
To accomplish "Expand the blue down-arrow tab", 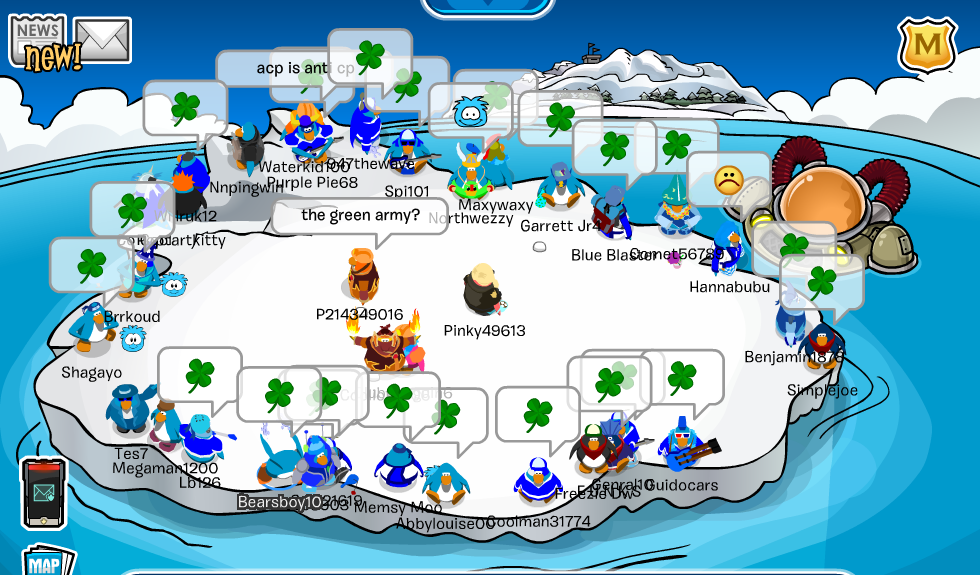I will (487, 6).
